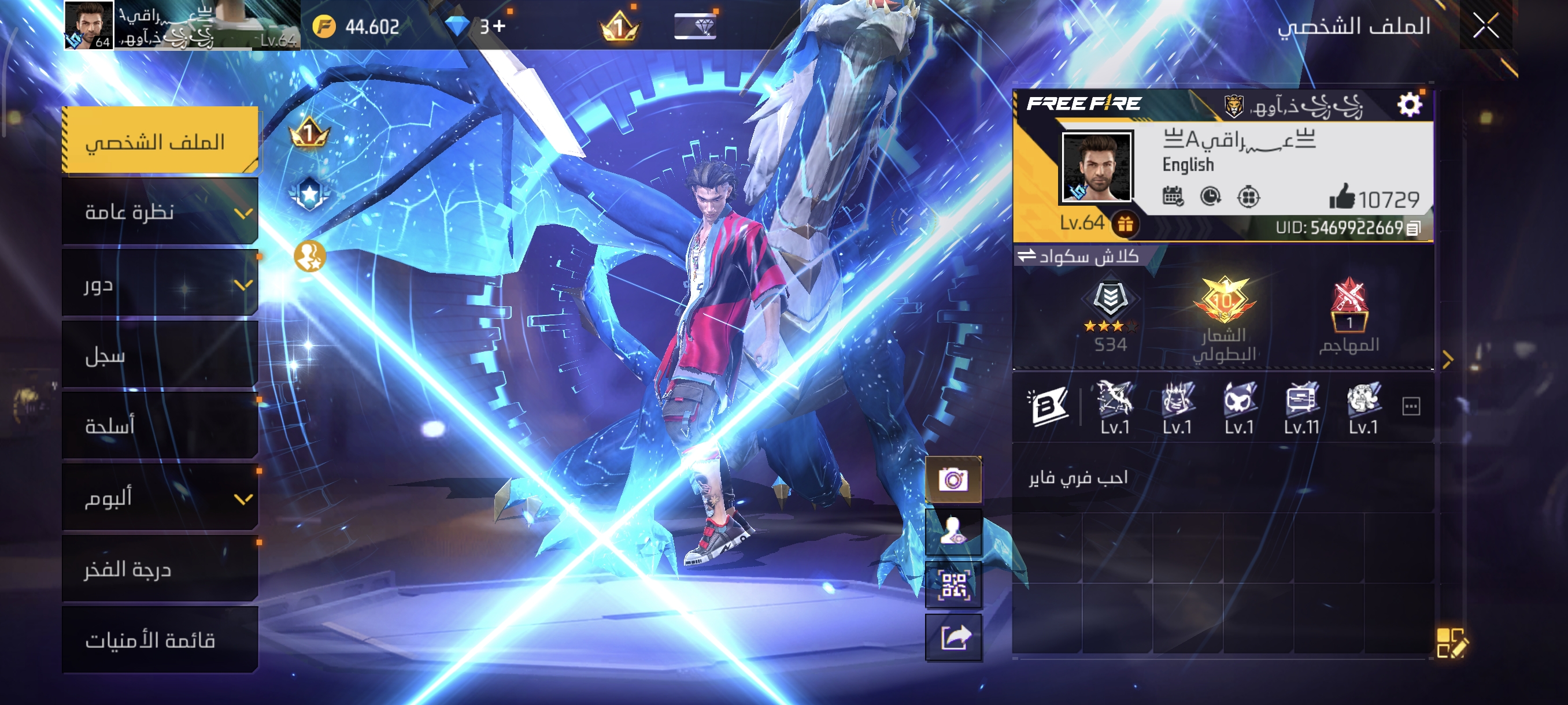1568x705 pixels.
Task: Click the gift icon beside Lv.64
Action: [x=1125, y=224]
